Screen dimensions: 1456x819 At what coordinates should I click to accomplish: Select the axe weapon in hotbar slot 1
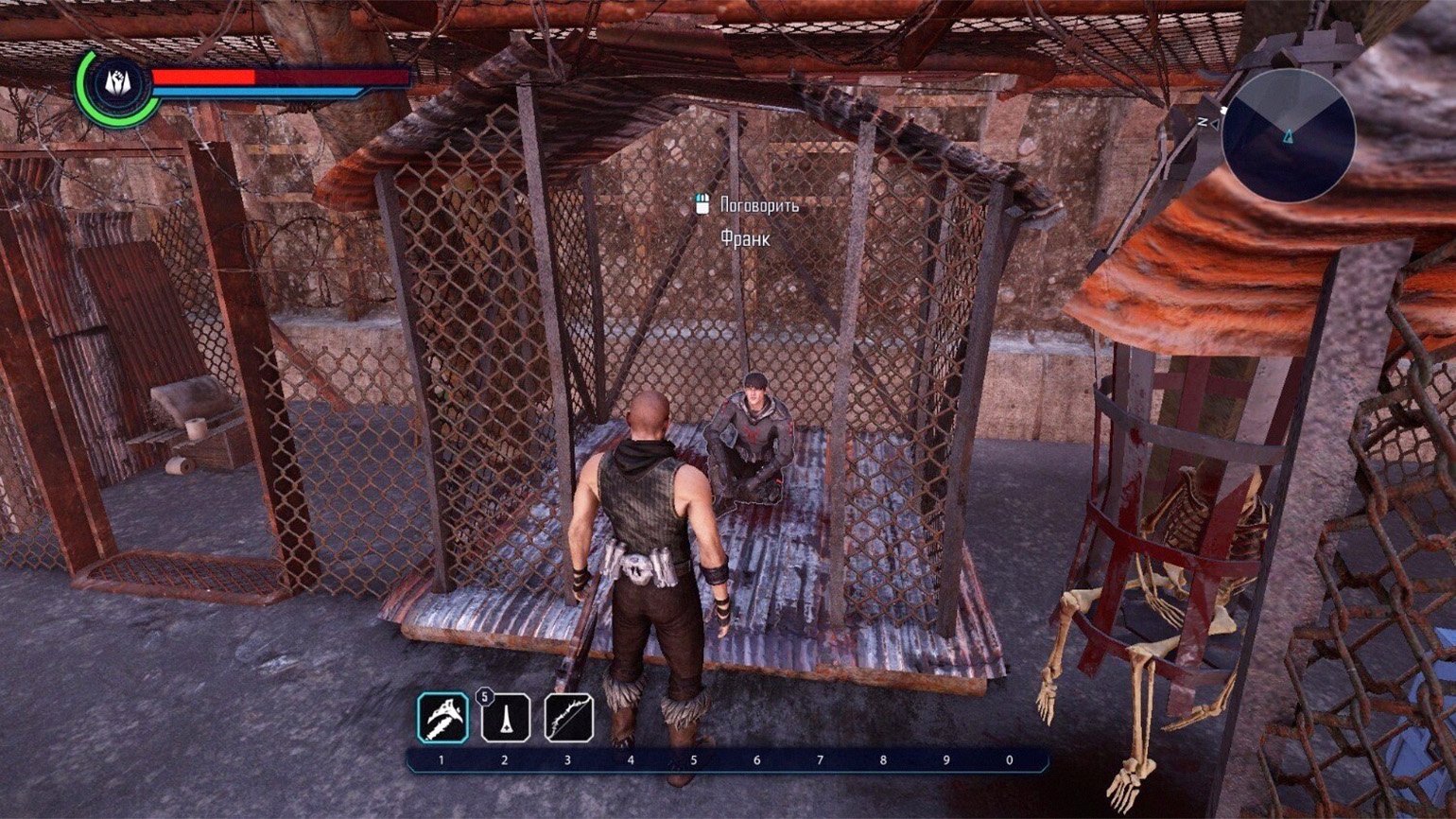pos(442,718)
